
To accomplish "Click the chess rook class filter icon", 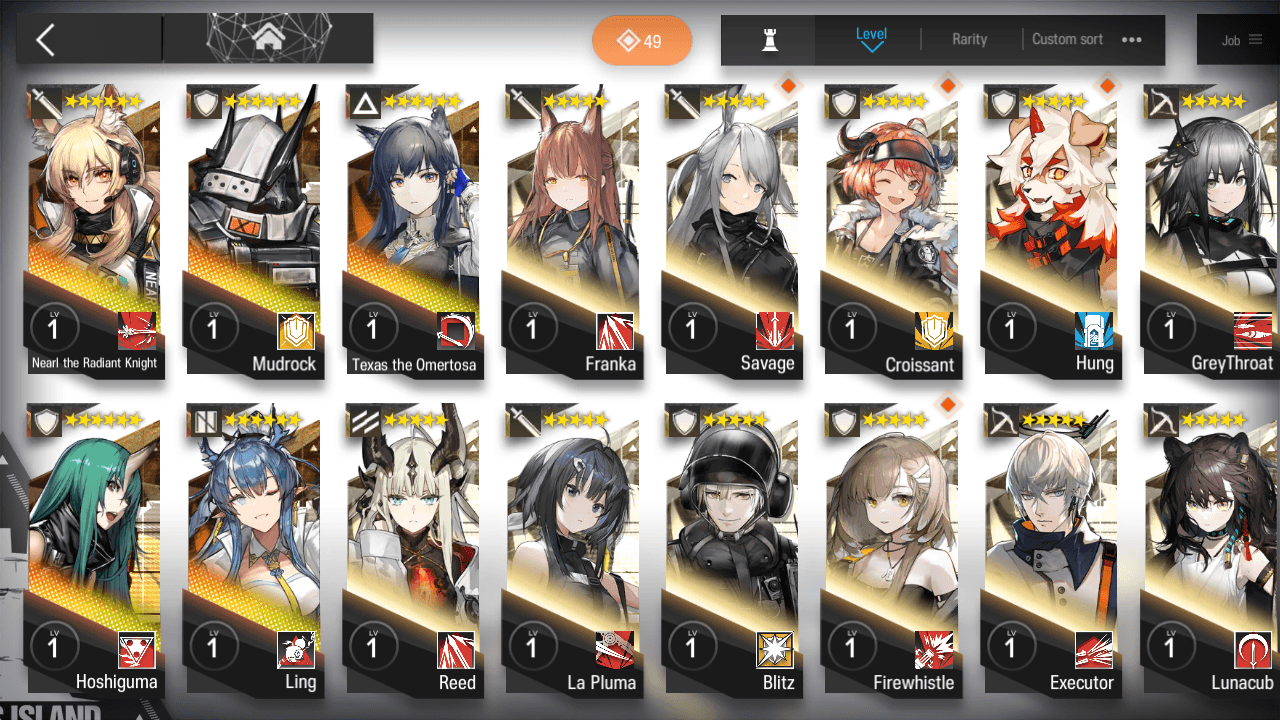I will (769, 39).
